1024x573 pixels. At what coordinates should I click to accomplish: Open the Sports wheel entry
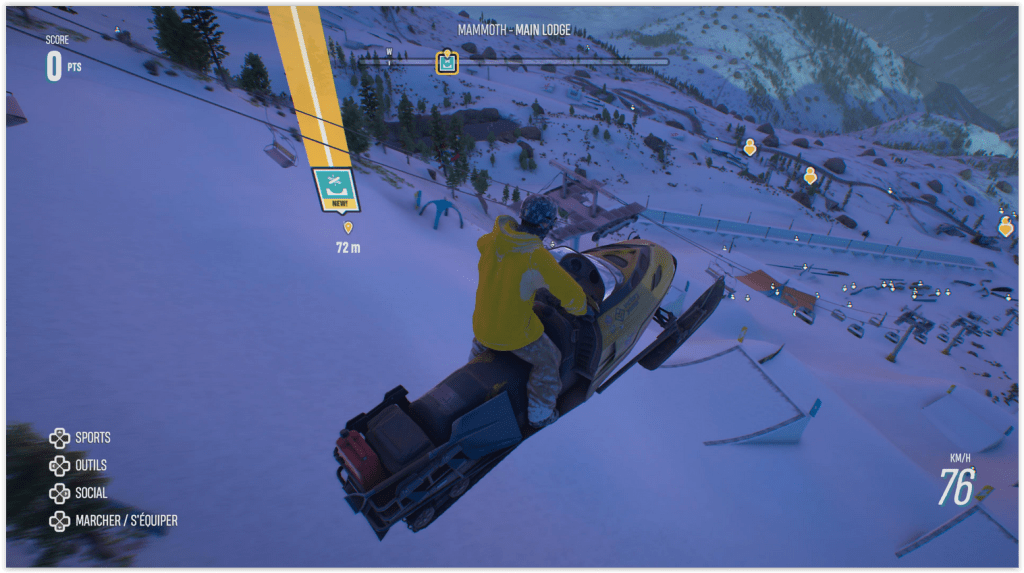pyautogui.click(x=80, y=437)
